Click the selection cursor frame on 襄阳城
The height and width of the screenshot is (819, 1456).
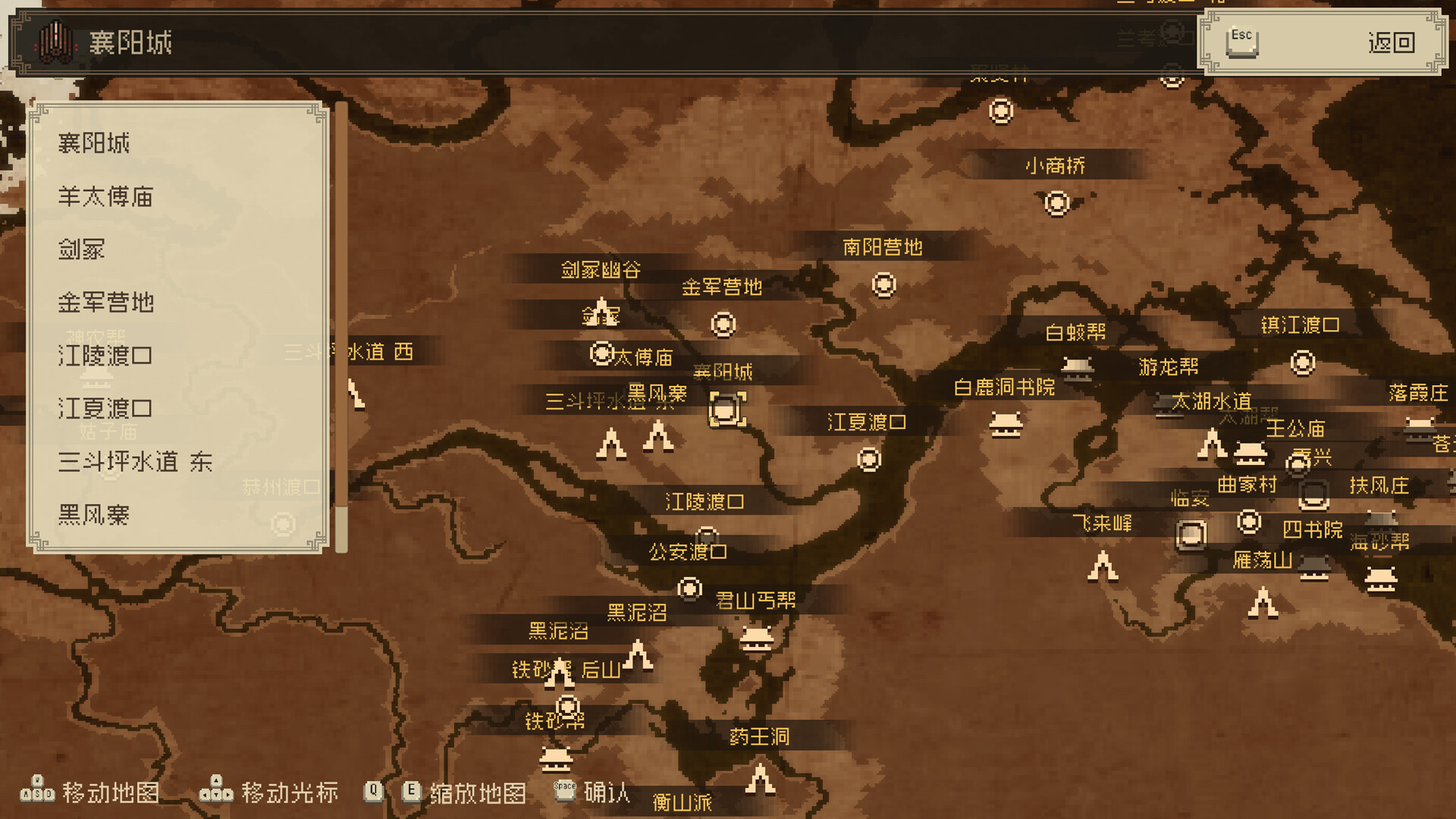[726, 410]
